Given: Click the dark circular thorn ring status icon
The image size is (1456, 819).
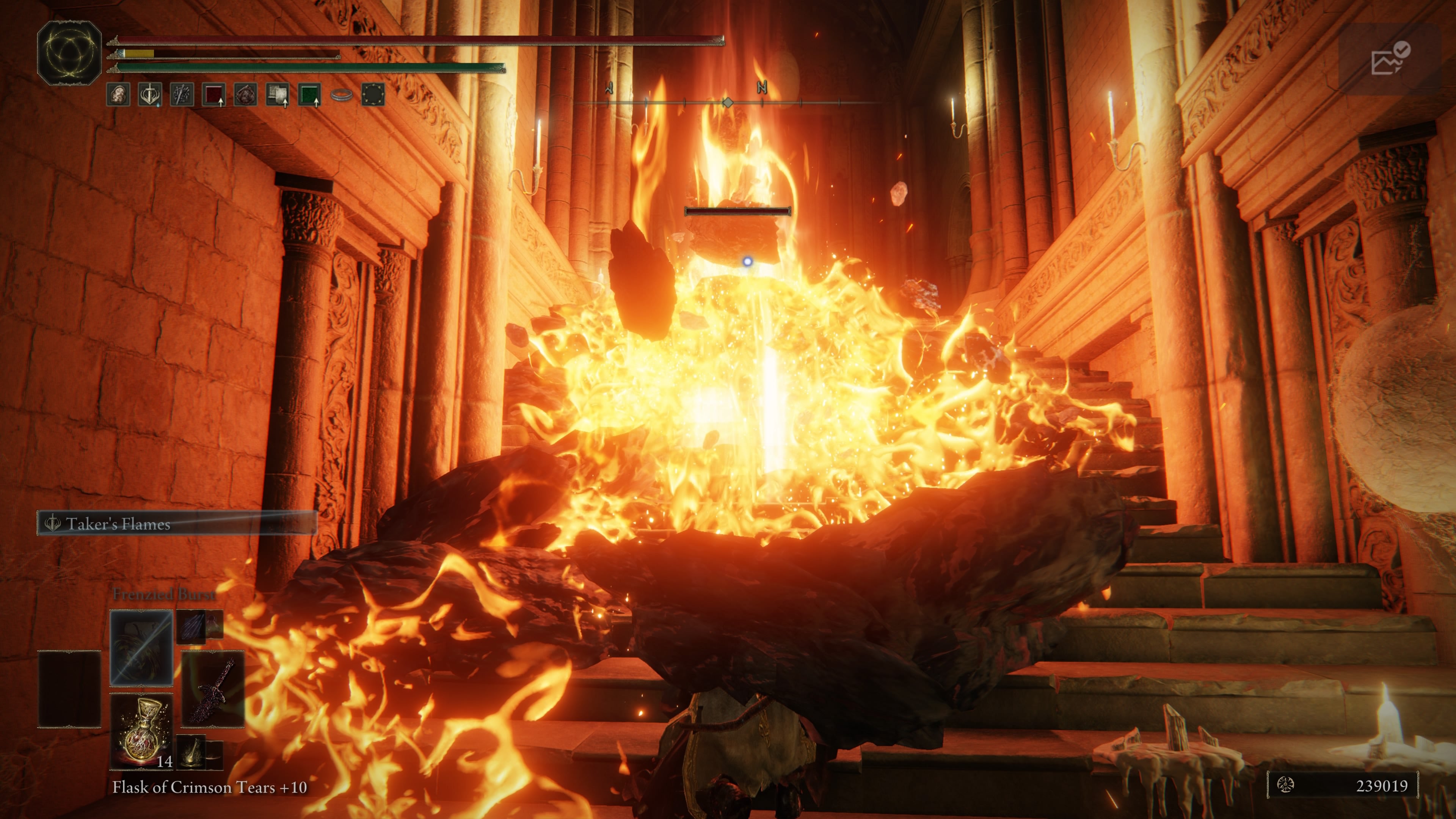Looking at the screenshot, I should coord(373,94).
